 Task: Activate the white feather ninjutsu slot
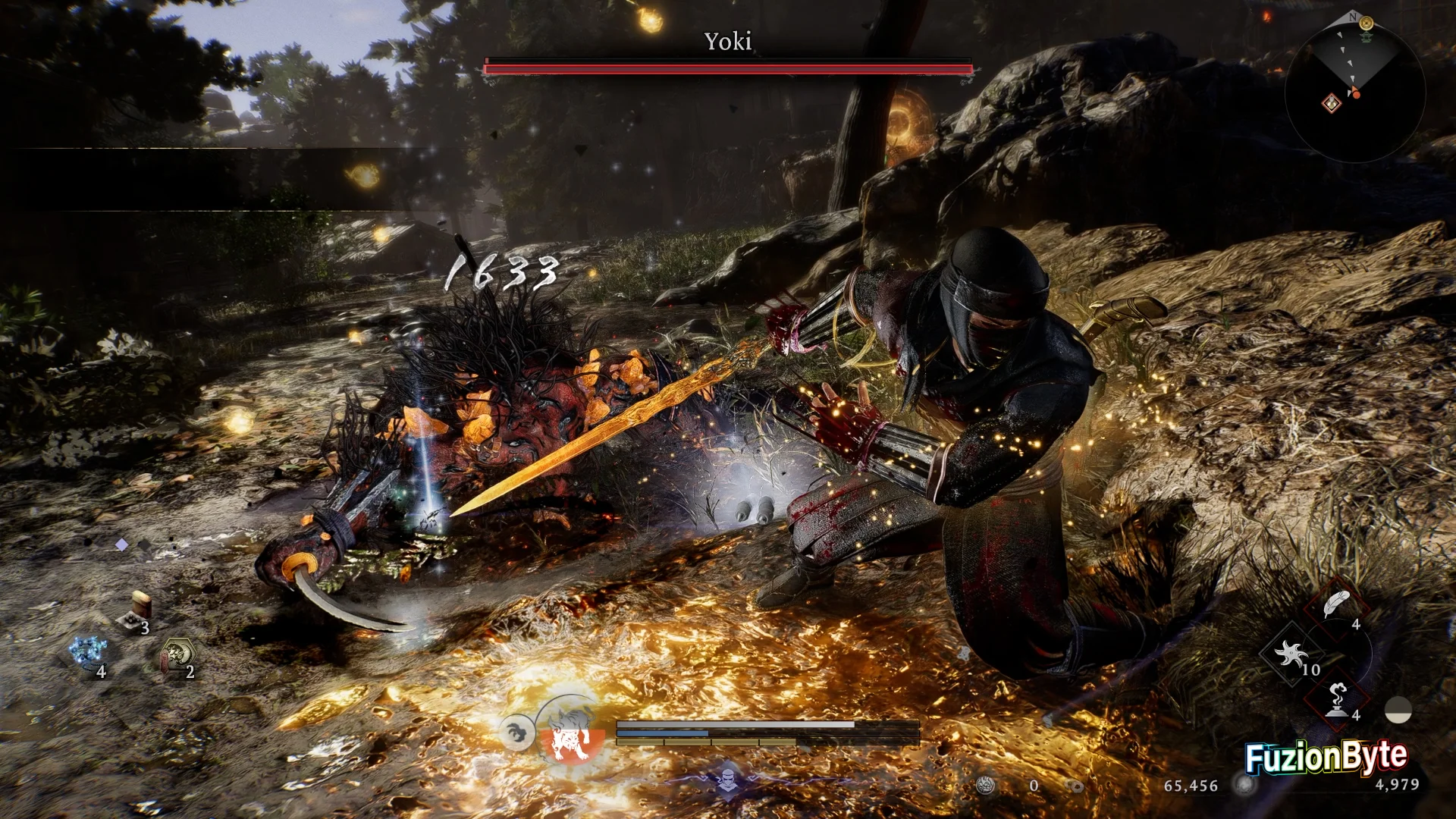coord(1337,606)
